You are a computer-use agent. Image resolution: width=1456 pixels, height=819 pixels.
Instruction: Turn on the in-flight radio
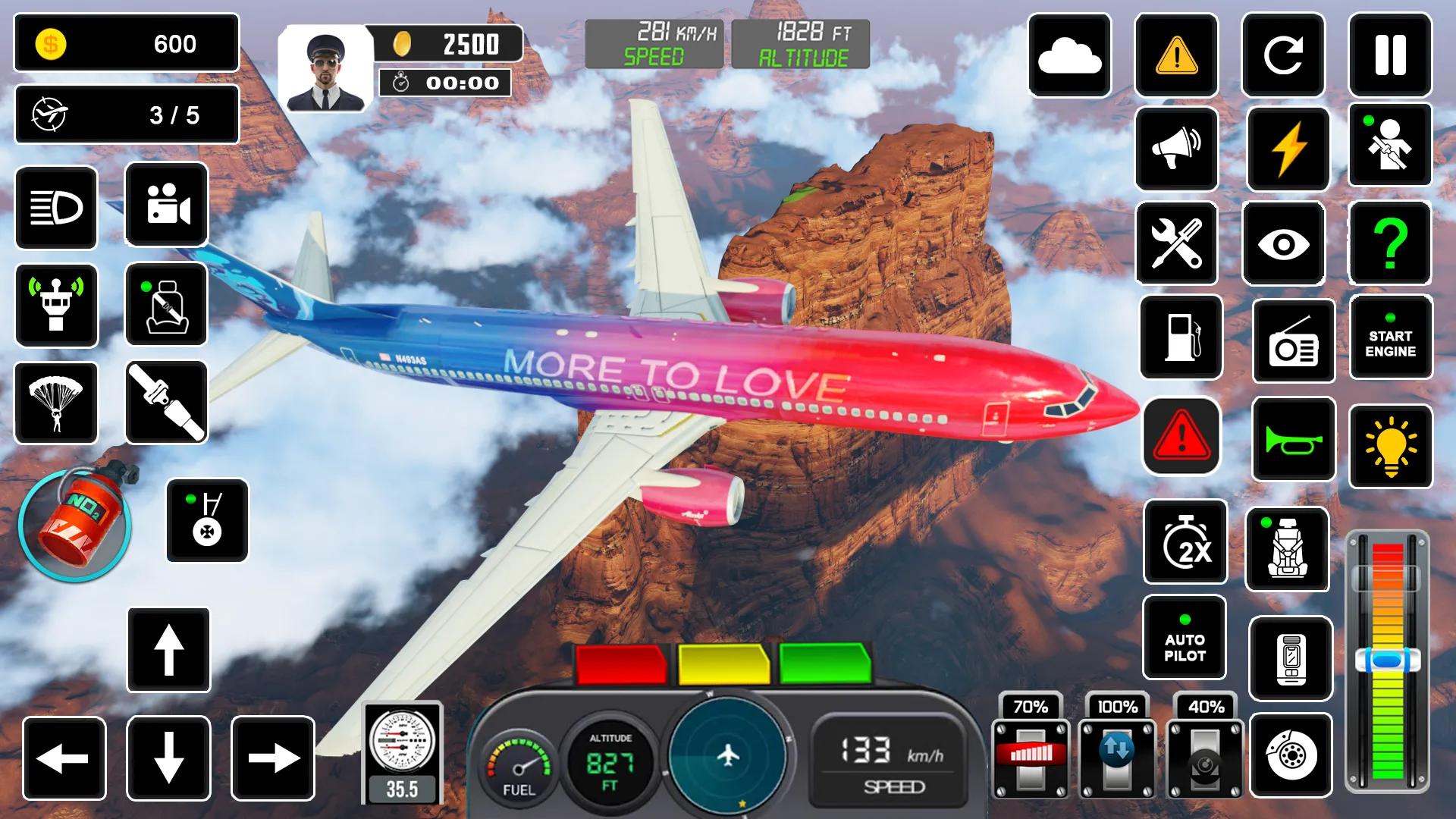coord(1293,341)
